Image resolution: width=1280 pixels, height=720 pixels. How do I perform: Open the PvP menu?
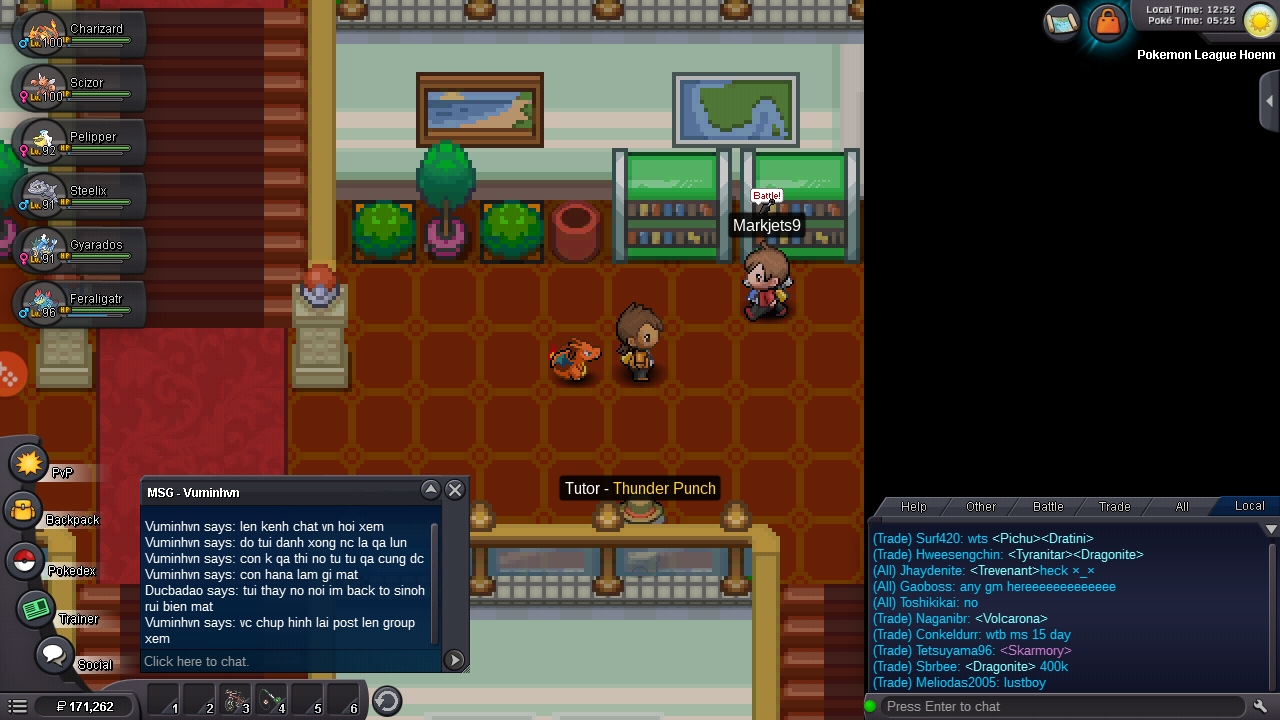30,464
